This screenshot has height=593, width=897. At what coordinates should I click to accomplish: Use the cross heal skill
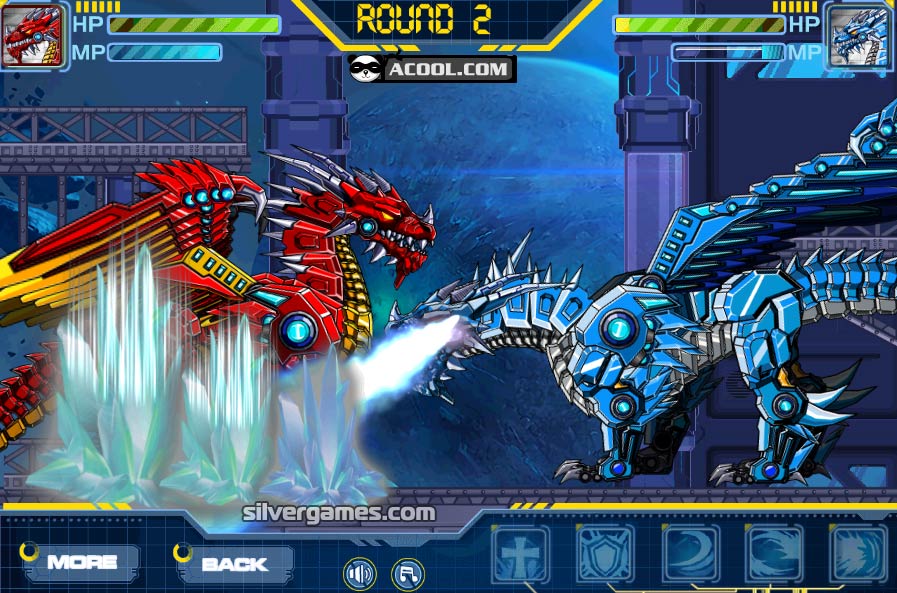coord(521,553)
